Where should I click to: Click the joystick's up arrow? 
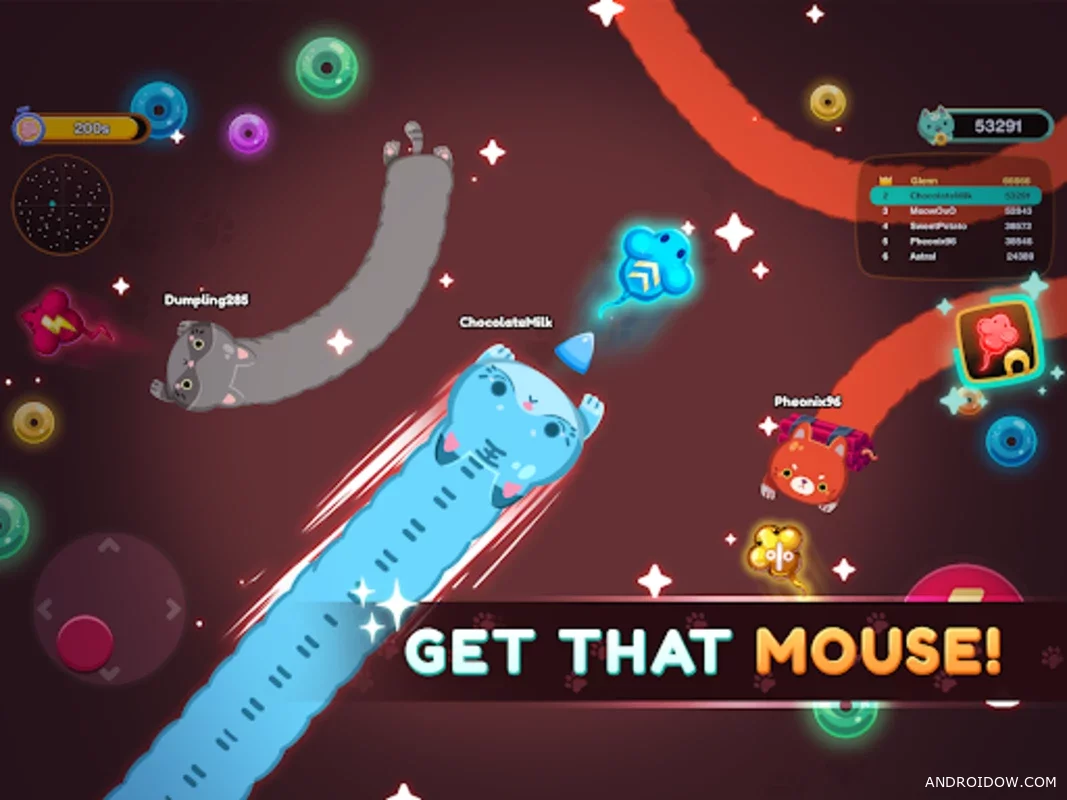108,547
